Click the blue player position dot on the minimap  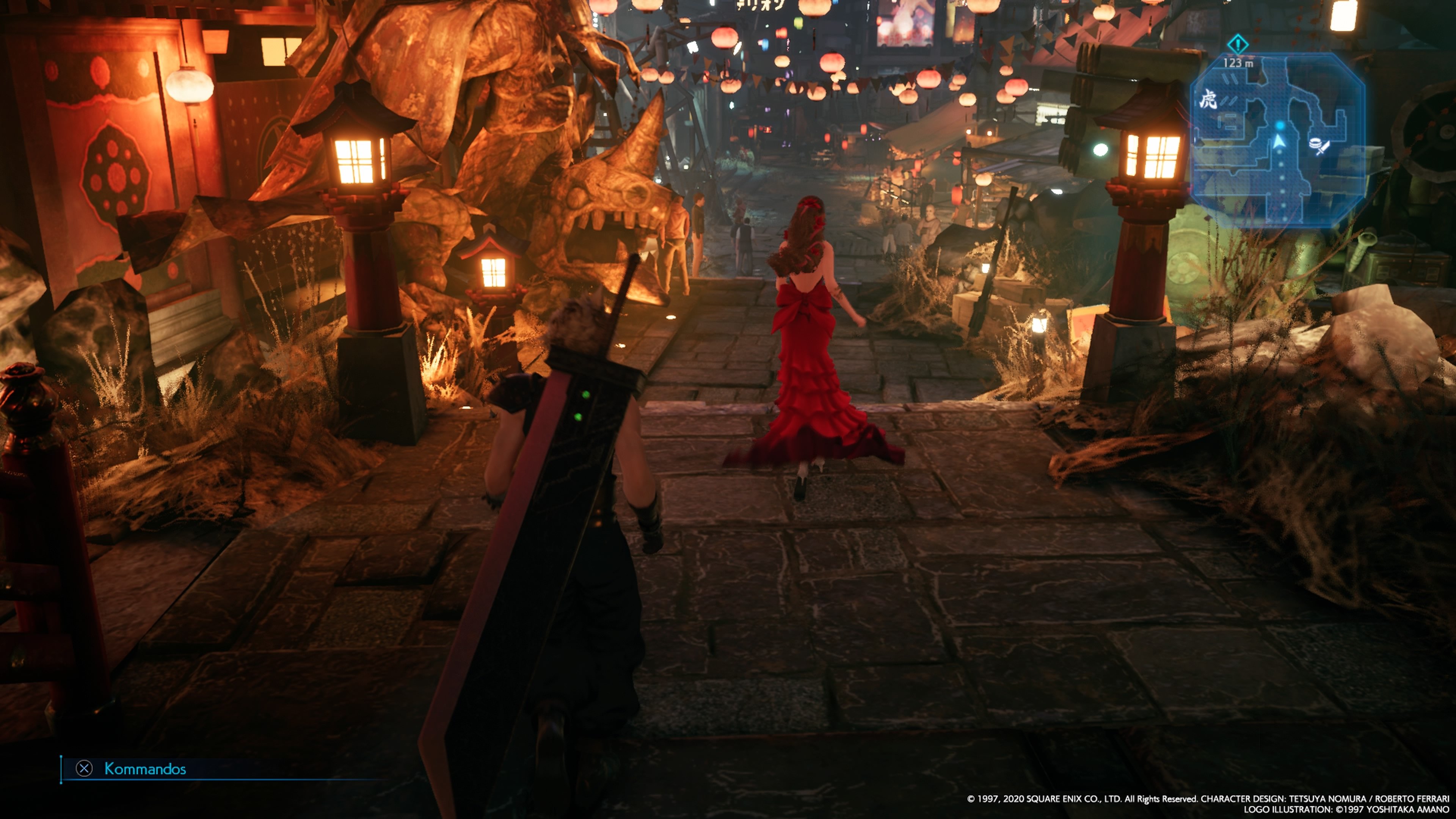pos(1280,126)
